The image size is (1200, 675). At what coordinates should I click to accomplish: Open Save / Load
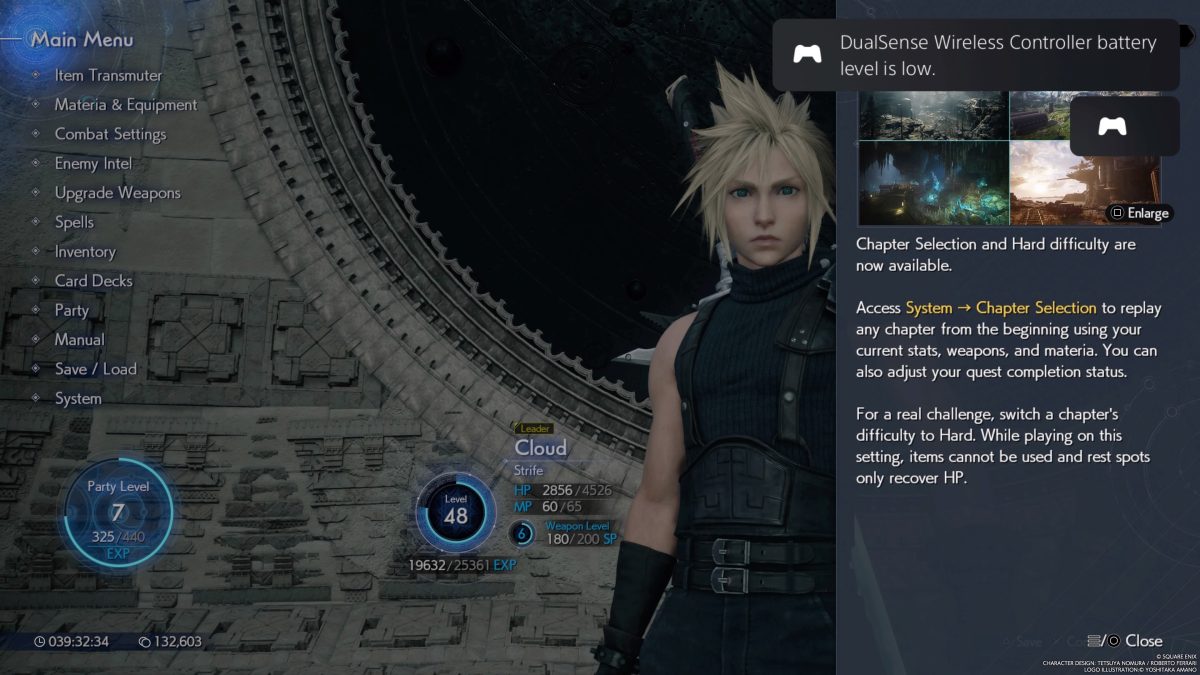[95, 369]
